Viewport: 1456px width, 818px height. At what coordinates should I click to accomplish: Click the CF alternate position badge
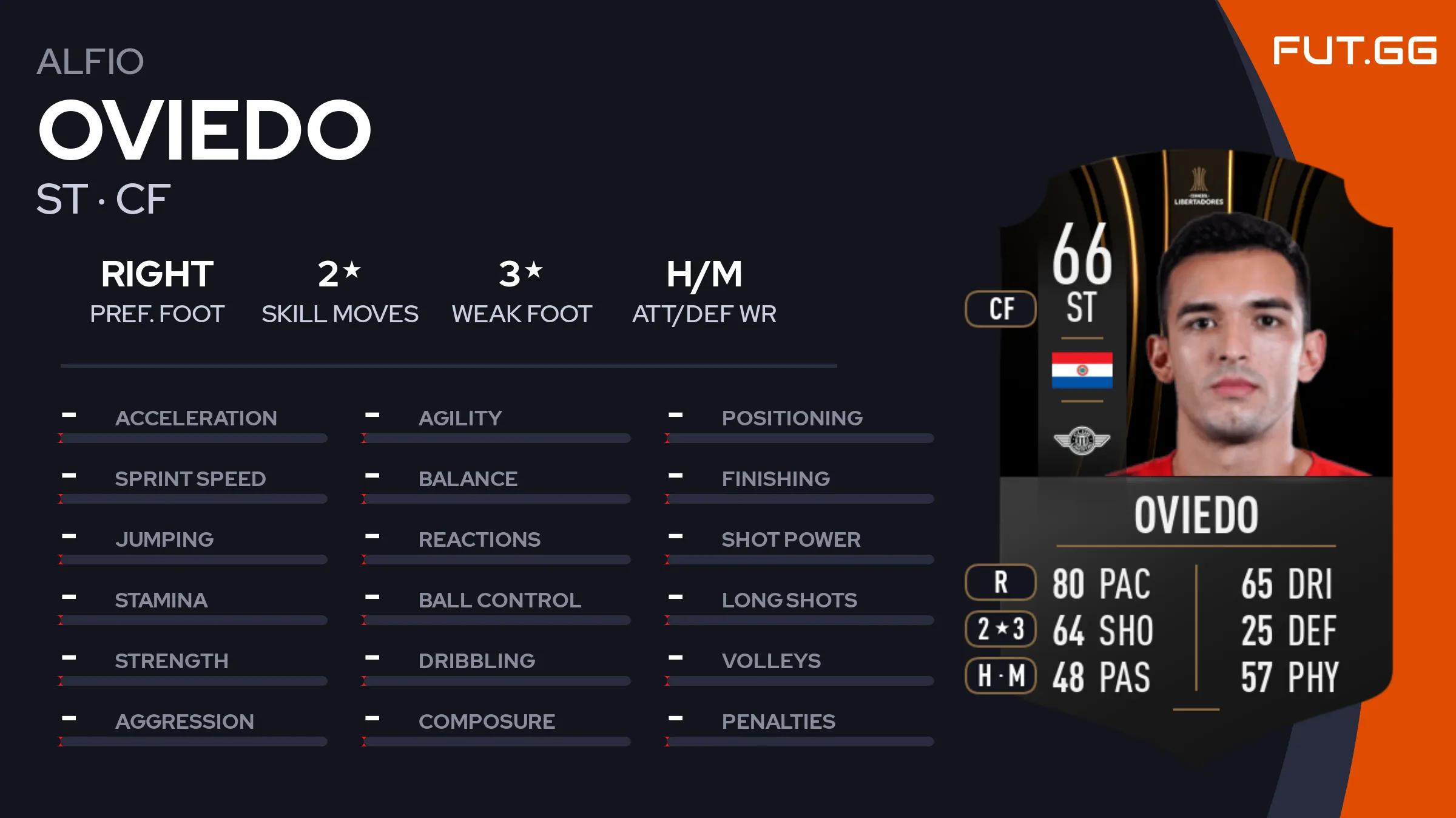1001,309
